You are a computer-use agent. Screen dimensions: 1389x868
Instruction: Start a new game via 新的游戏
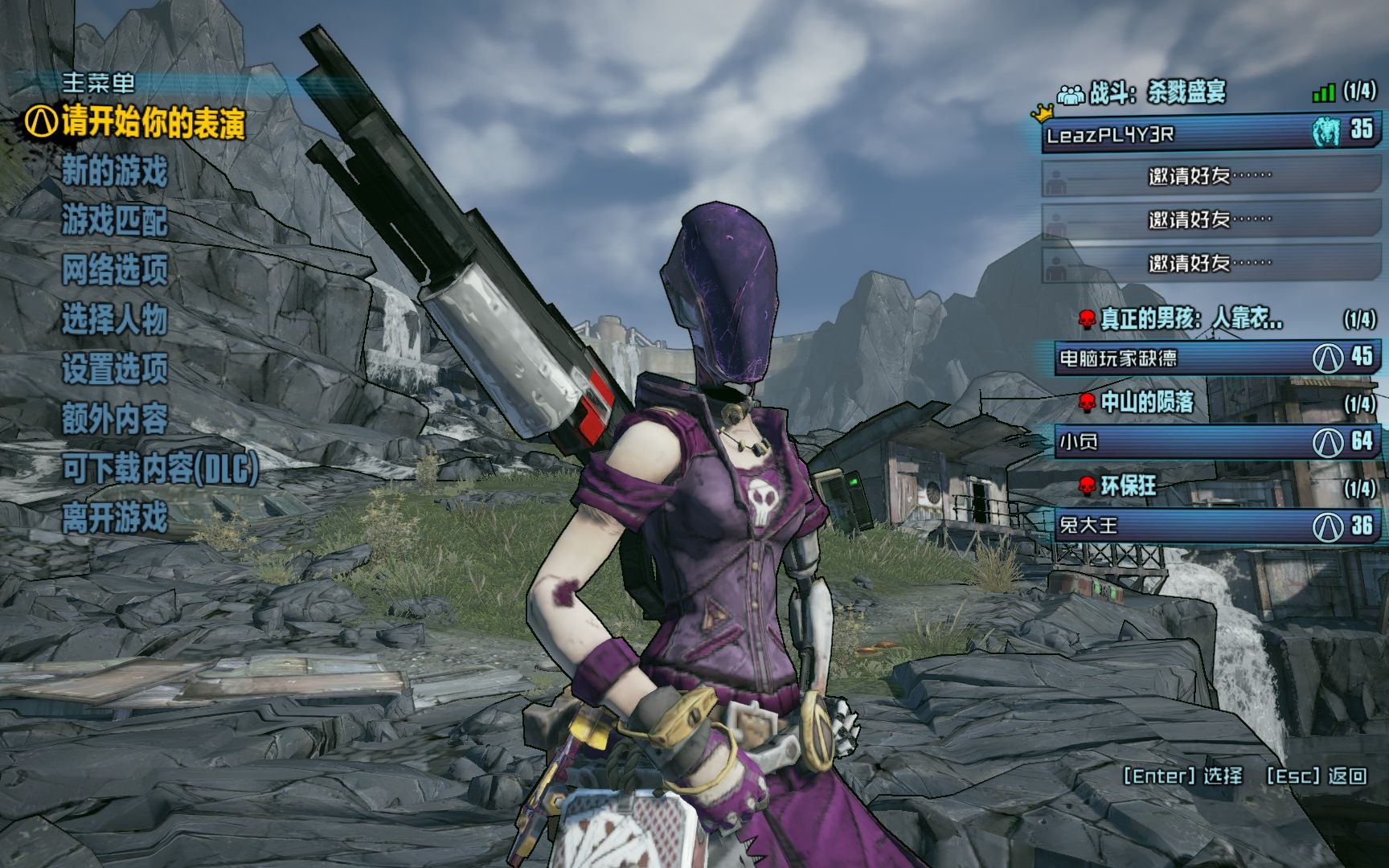point(115,171)
